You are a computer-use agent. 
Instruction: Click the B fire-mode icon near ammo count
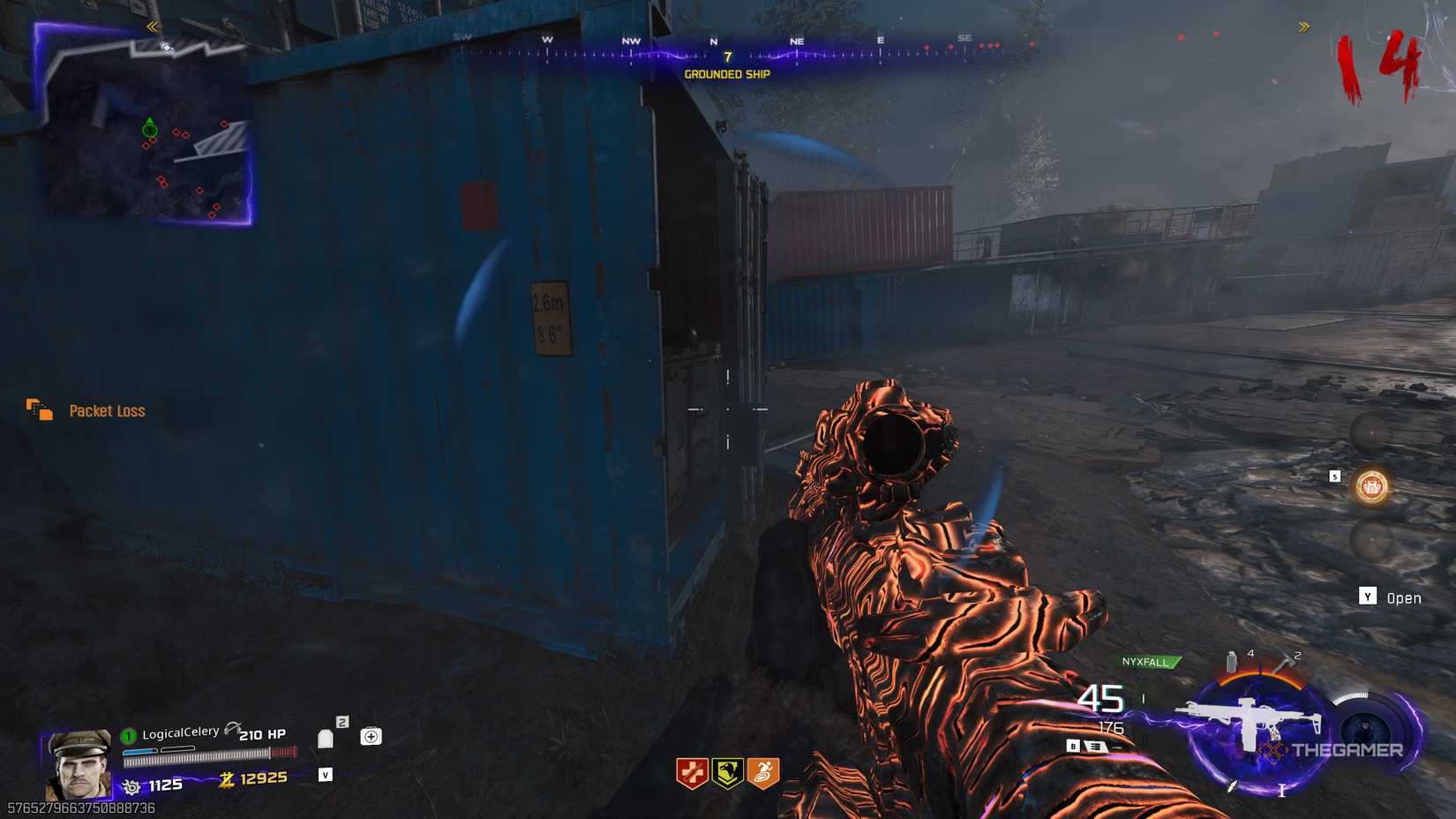1073,746
